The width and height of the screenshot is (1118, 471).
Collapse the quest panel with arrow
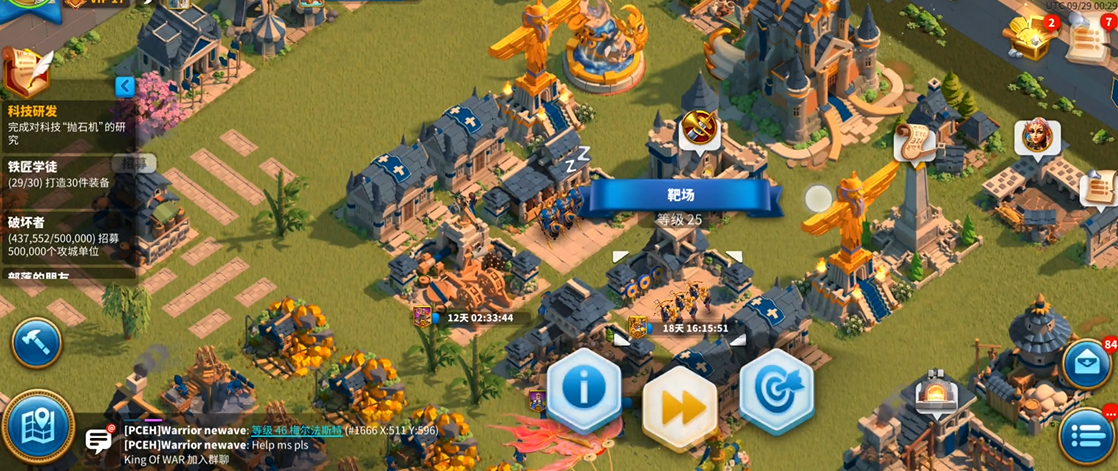click(x=125, y=86)
